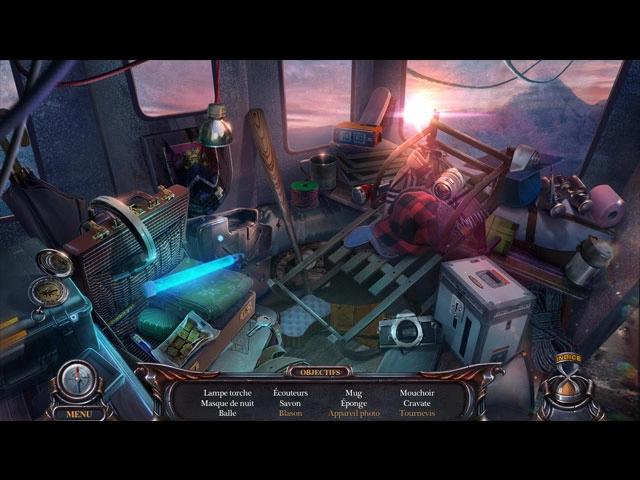This screenshot has width=640, height=480.
Task: Open the MENU button
Action: [76, 413]
